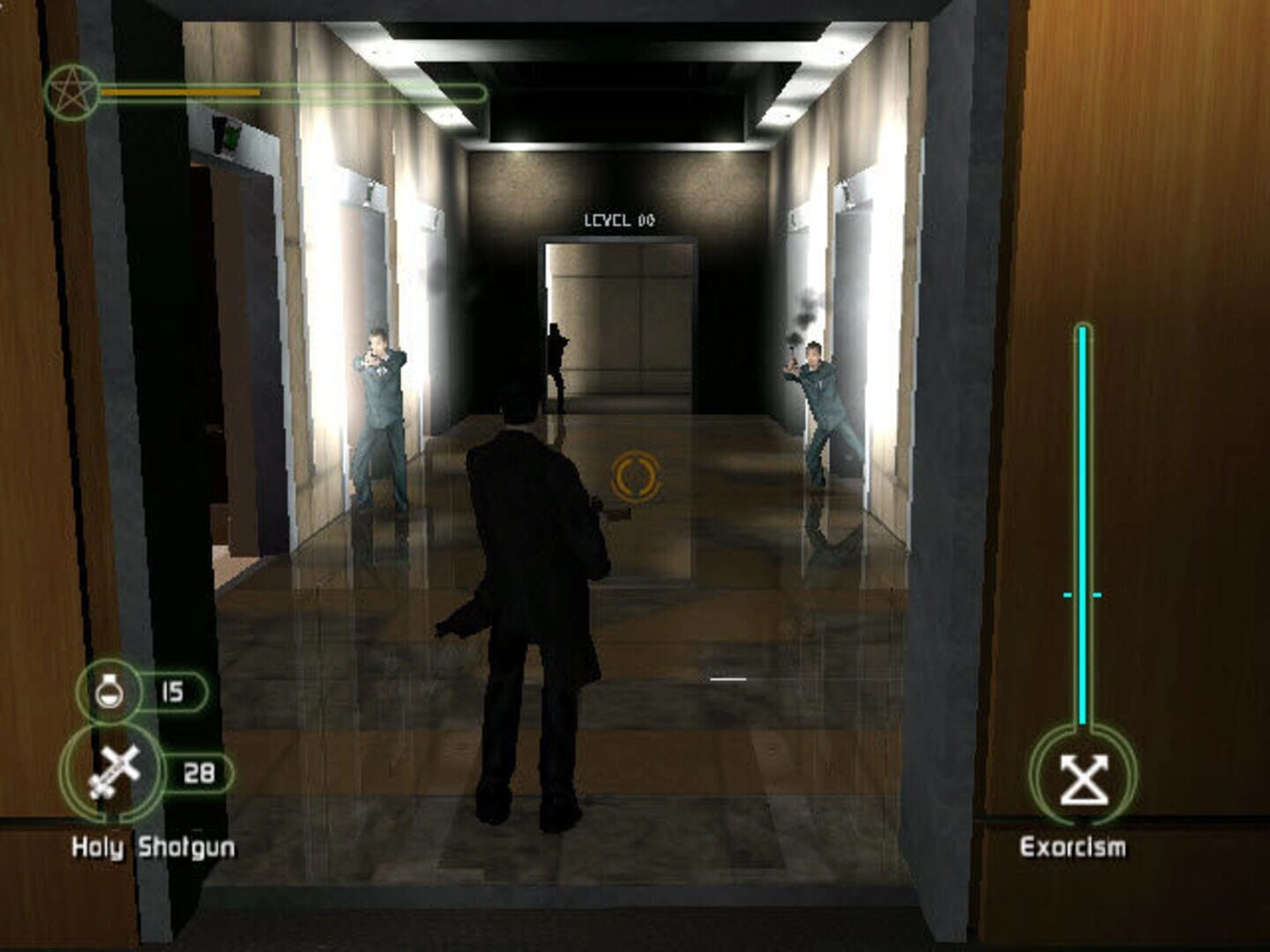Select the Holy Shotgun weapon icon
The width and height of the screenshot is (1270, 952).
[114, 772]
